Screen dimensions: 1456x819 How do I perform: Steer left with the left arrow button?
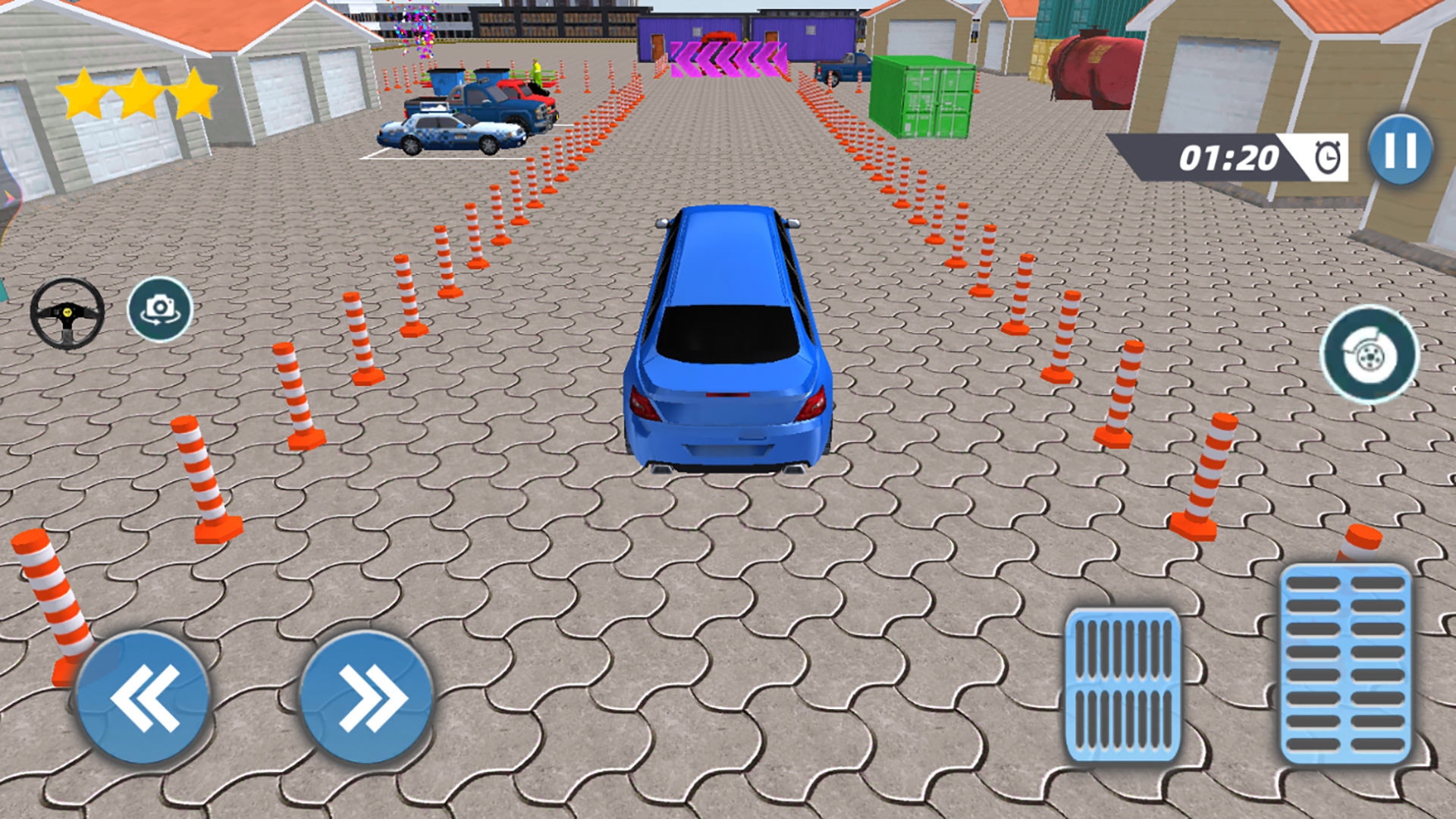(143, 698)
